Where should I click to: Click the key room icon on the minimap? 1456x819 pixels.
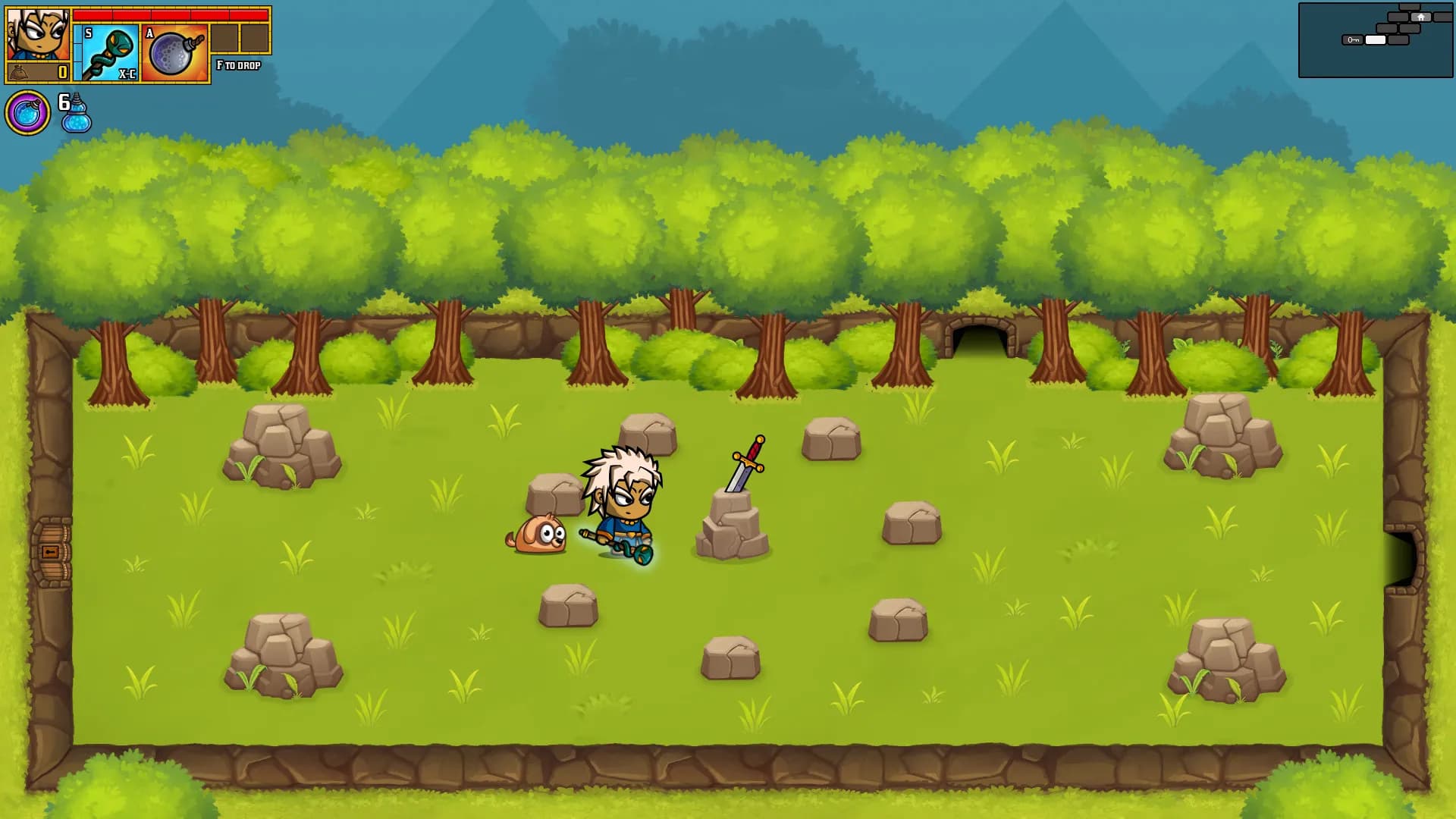pyautogui.click(x=1354, y=39)
